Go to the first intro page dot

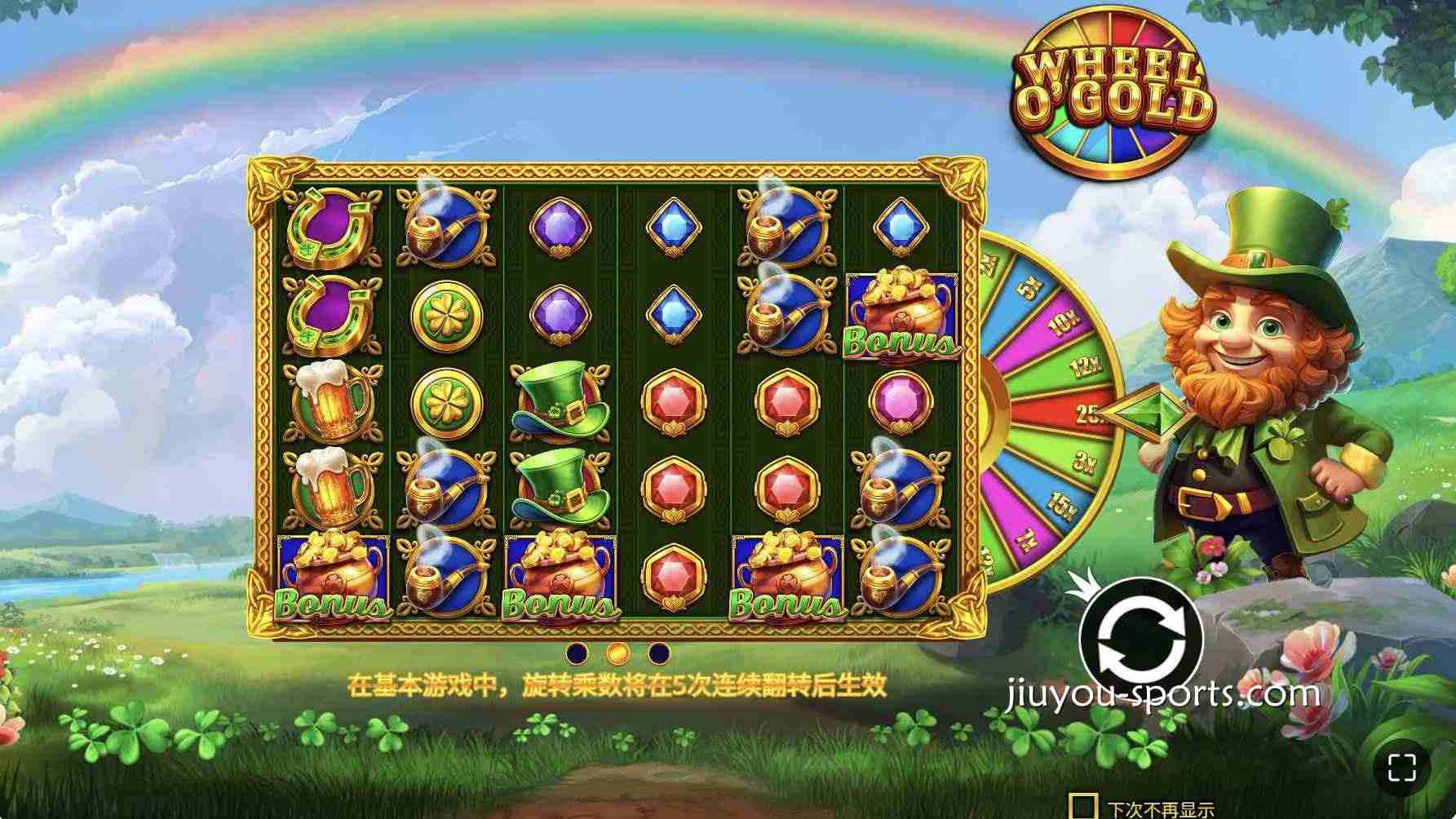click(x=578, y=653)
